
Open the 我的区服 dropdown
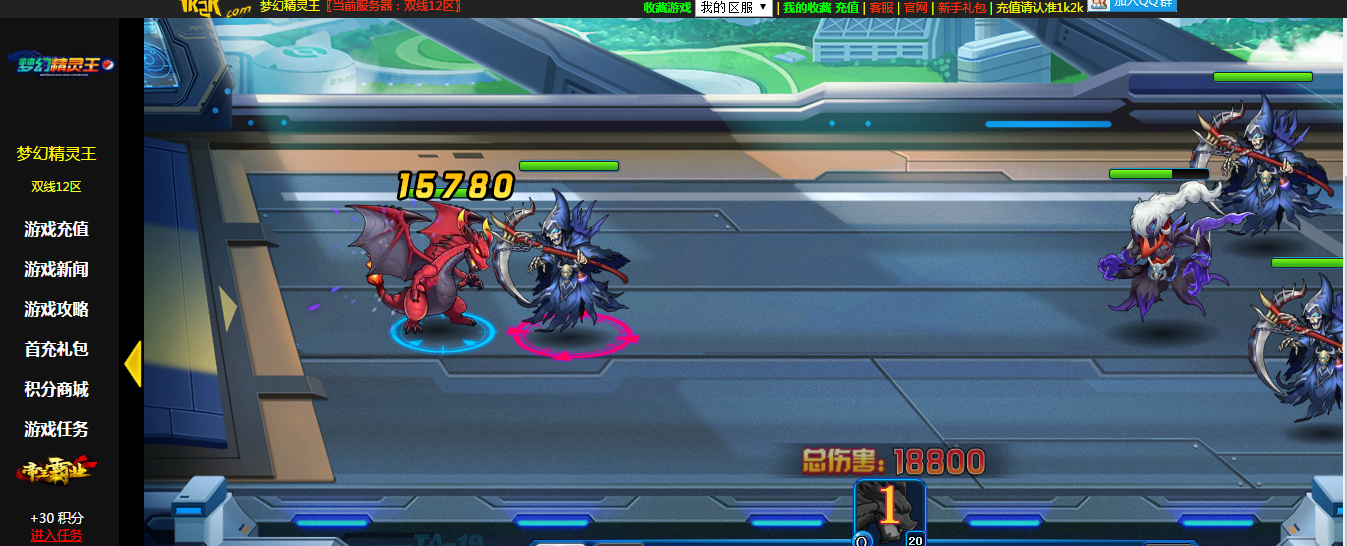tap(733, 7)
